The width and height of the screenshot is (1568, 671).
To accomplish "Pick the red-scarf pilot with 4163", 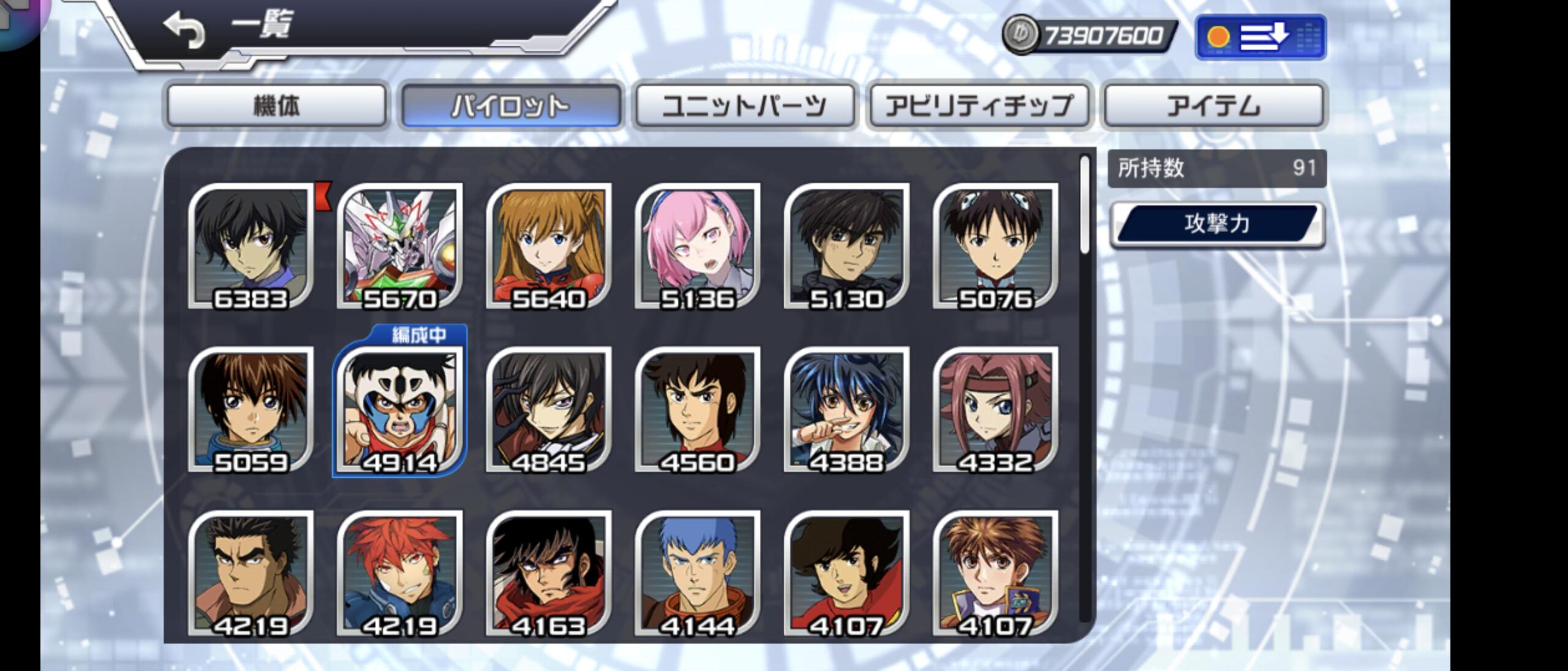I will [x=549, y=574].
